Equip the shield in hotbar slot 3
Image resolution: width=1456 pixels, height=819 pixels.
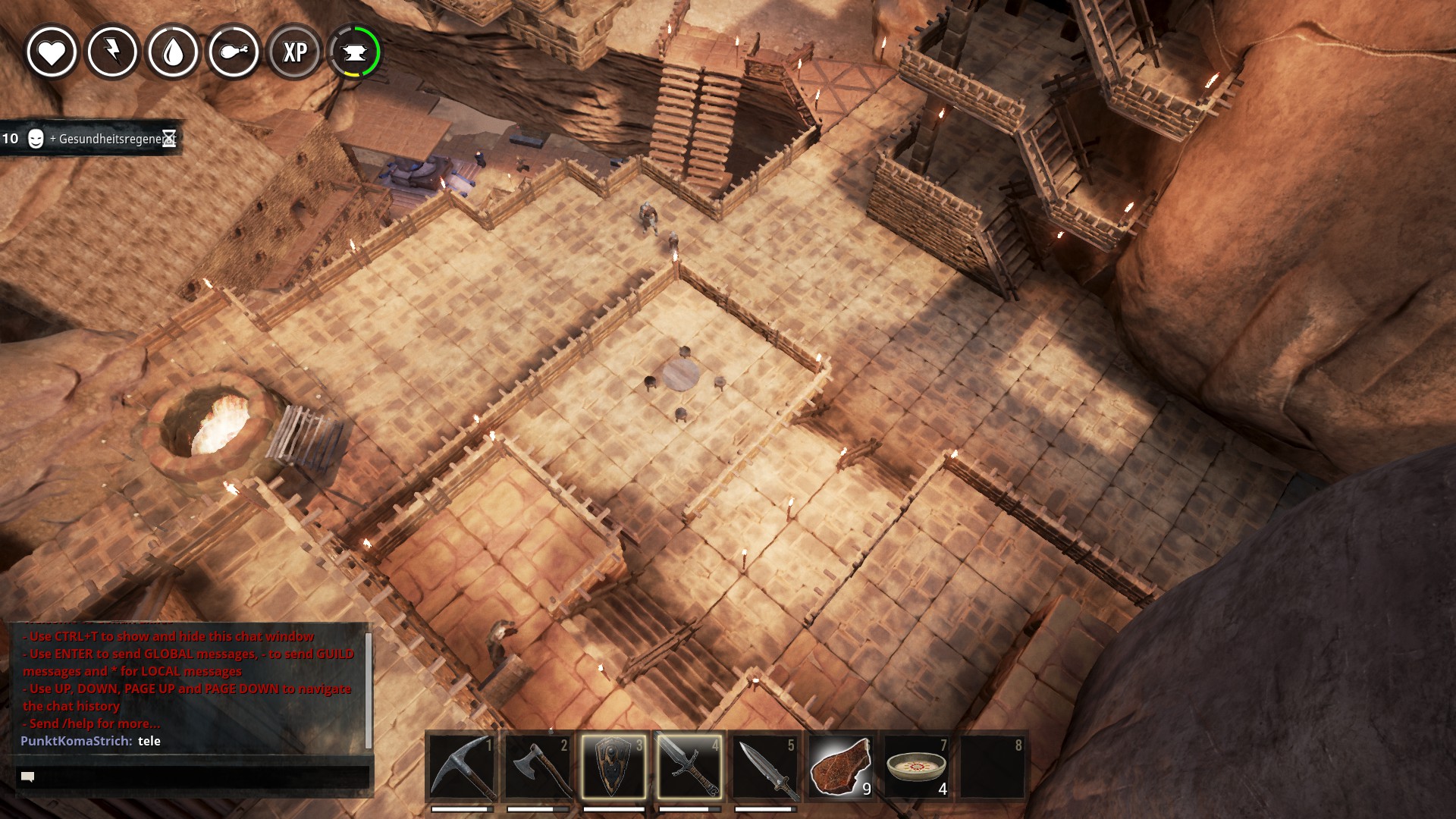click(x=613, y=766)
